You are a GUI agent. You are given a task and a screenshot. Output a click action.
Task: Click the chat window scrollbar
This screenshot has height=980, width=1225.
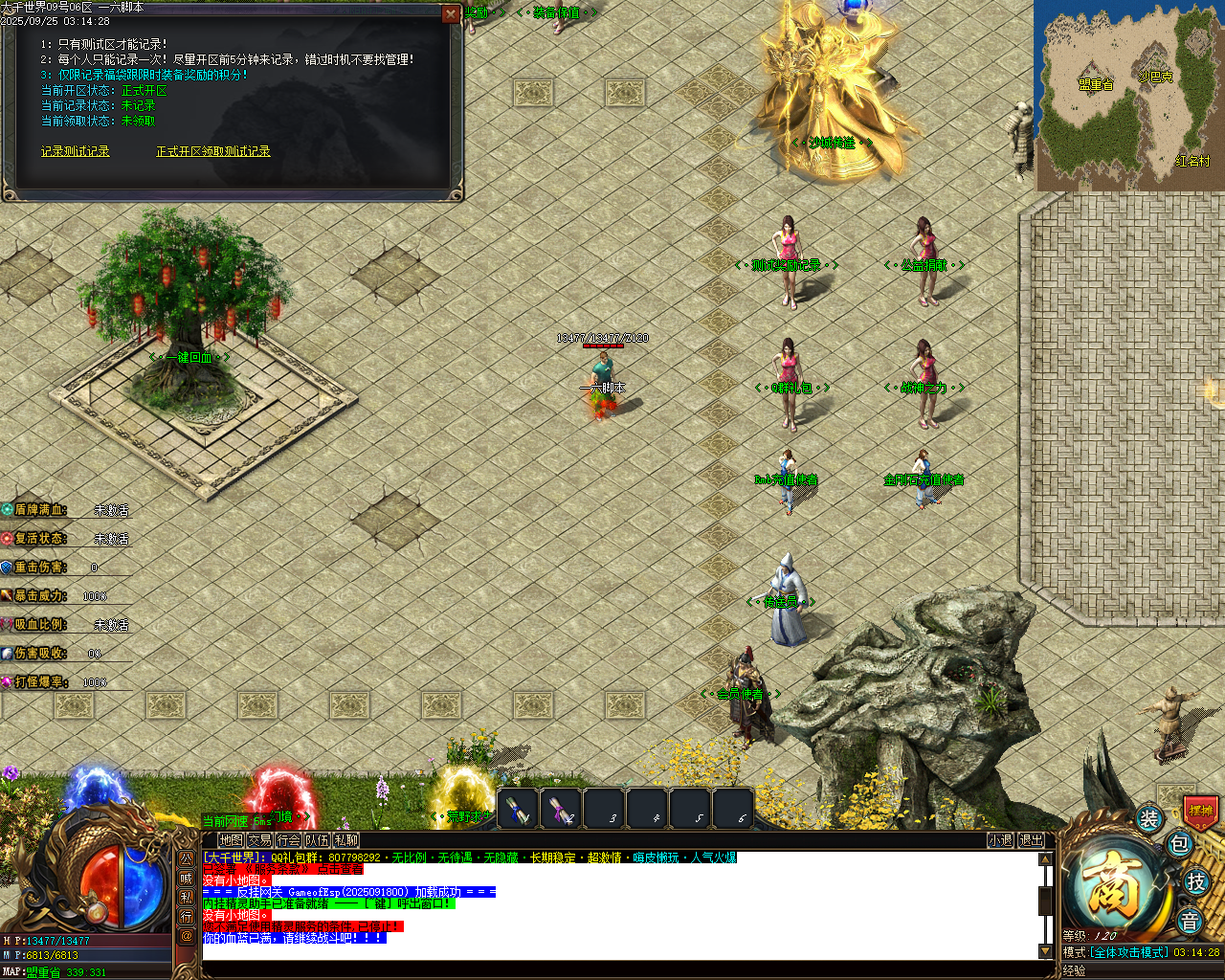[x=1045, y=900]
